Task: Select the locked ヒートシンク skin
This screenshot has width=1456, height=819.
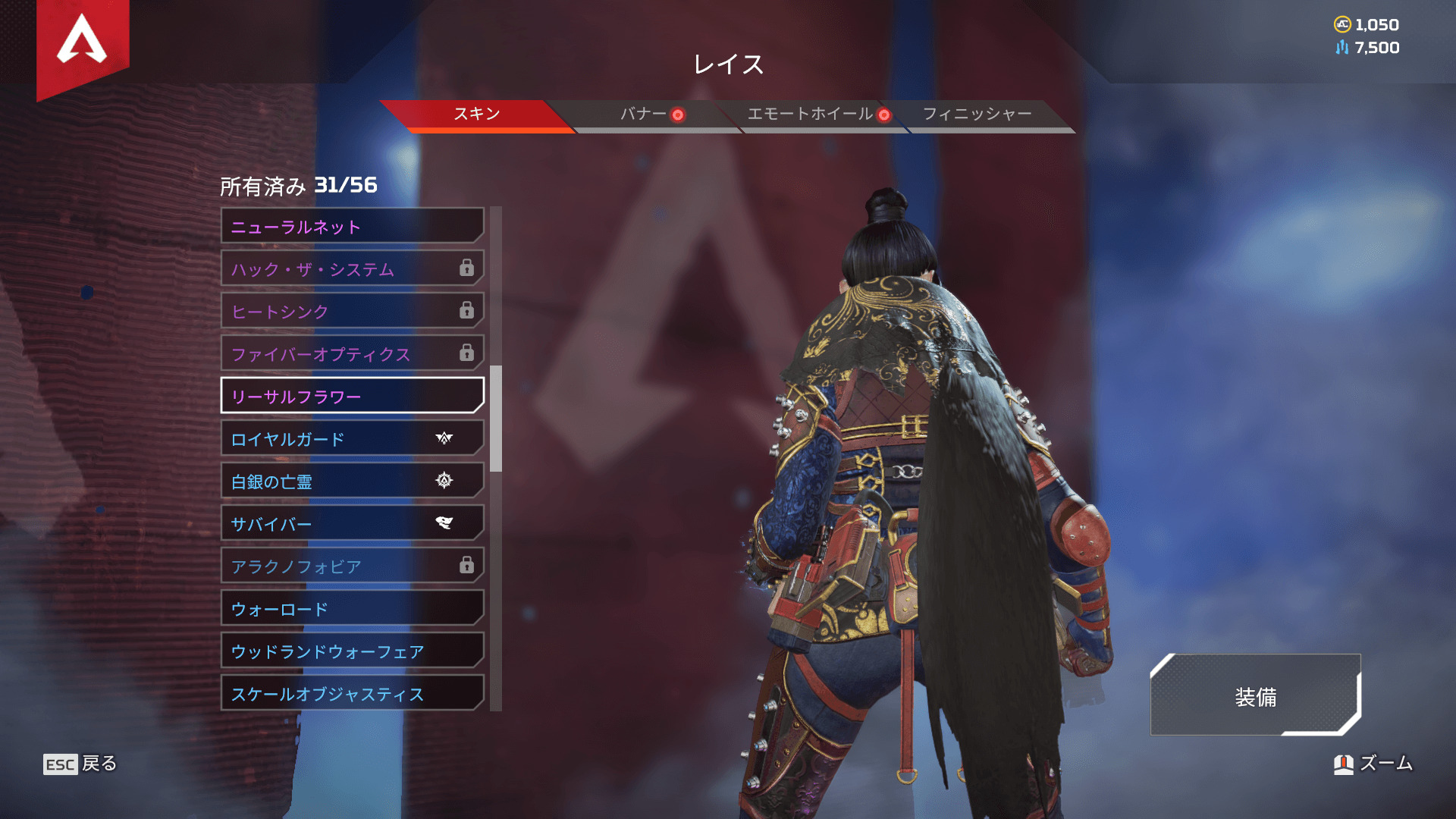Action: [352, 311]
